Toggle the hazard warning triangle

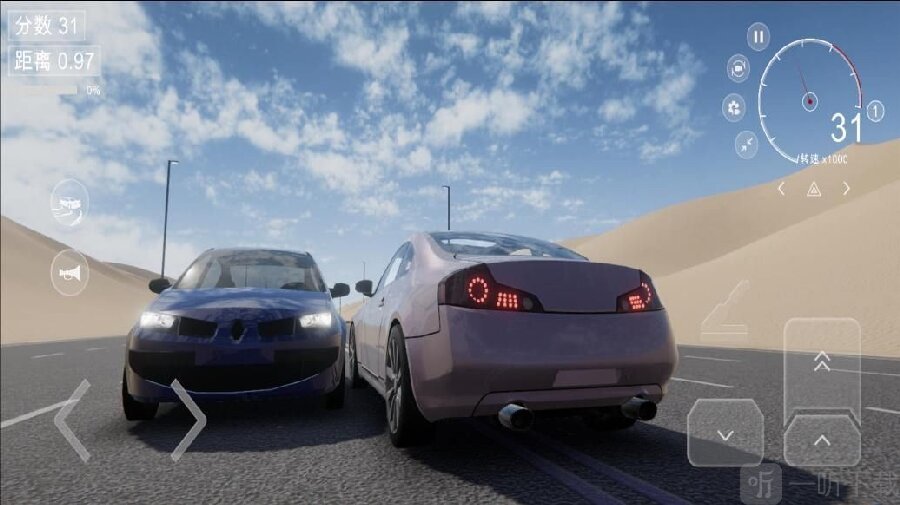click(814, 189)
